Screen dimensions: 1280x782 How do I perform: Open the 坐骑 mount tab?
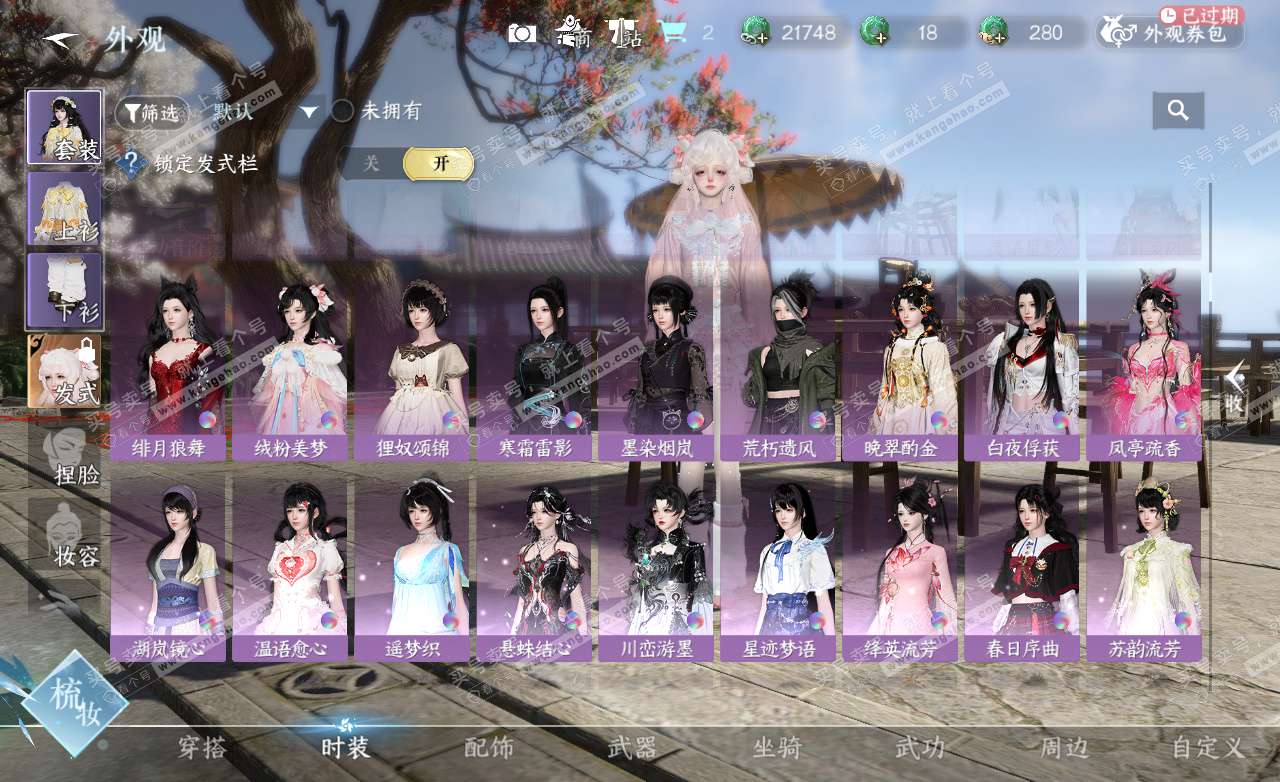(777, 748)
